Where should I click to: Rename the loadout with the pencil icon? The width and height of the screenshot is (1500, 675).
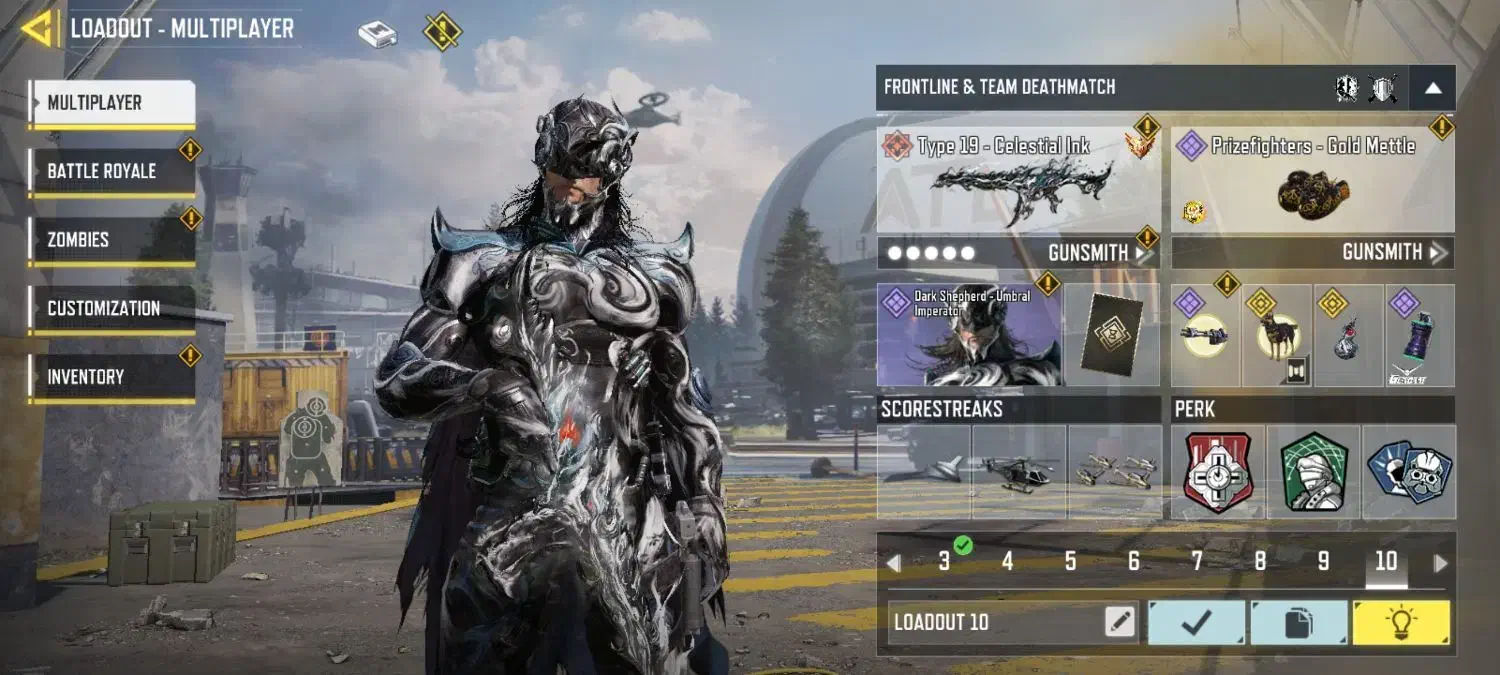click(x=1120, y=622)
